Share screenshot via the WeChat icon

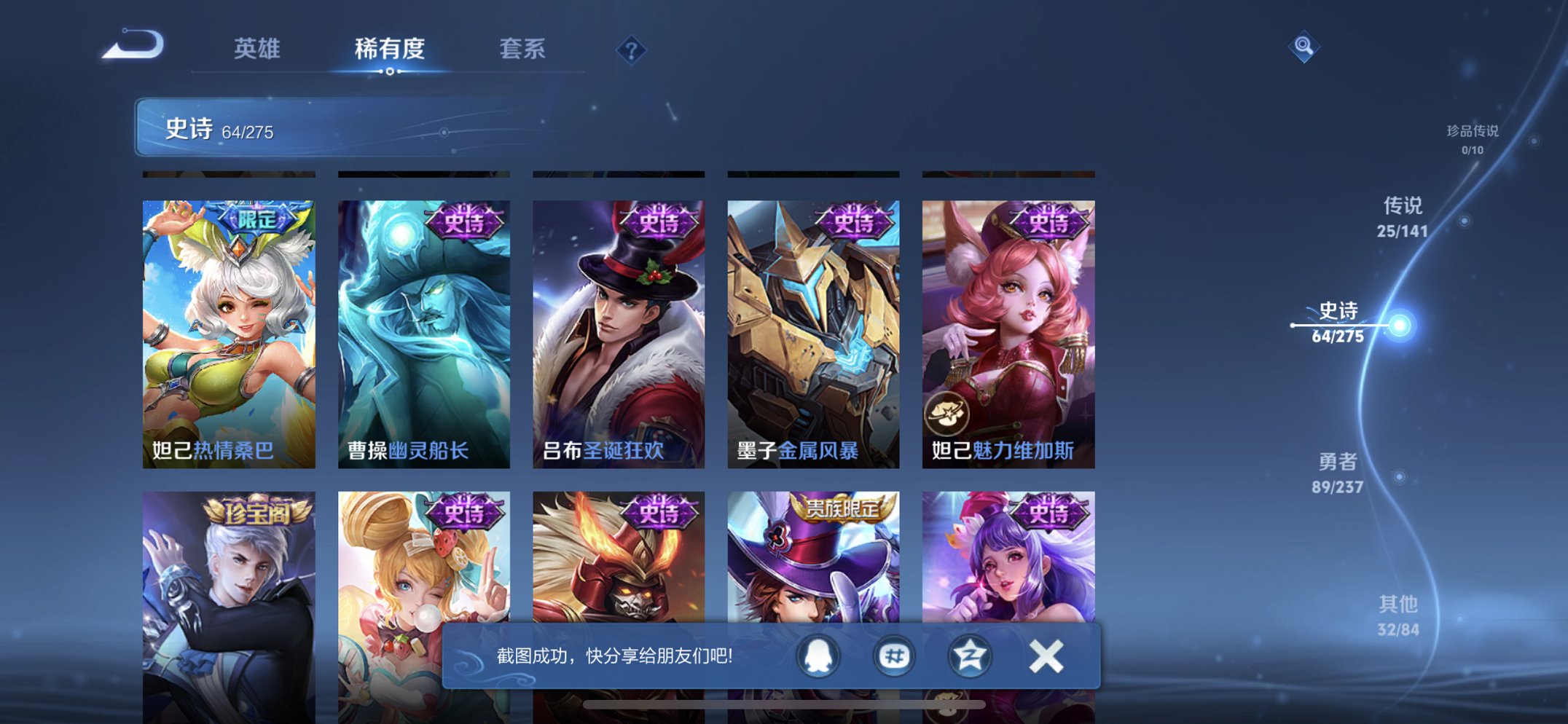point(893,656)
